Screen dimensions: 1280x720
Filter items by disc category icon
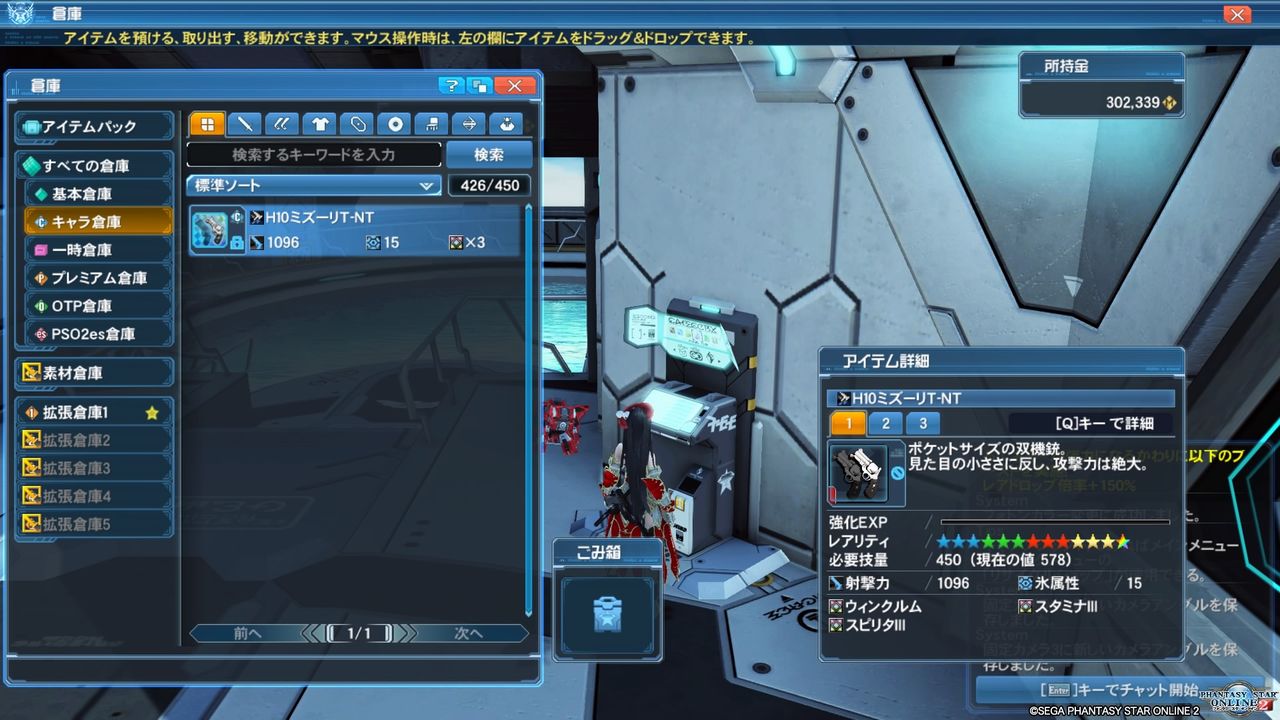click(x=396, y=124)
